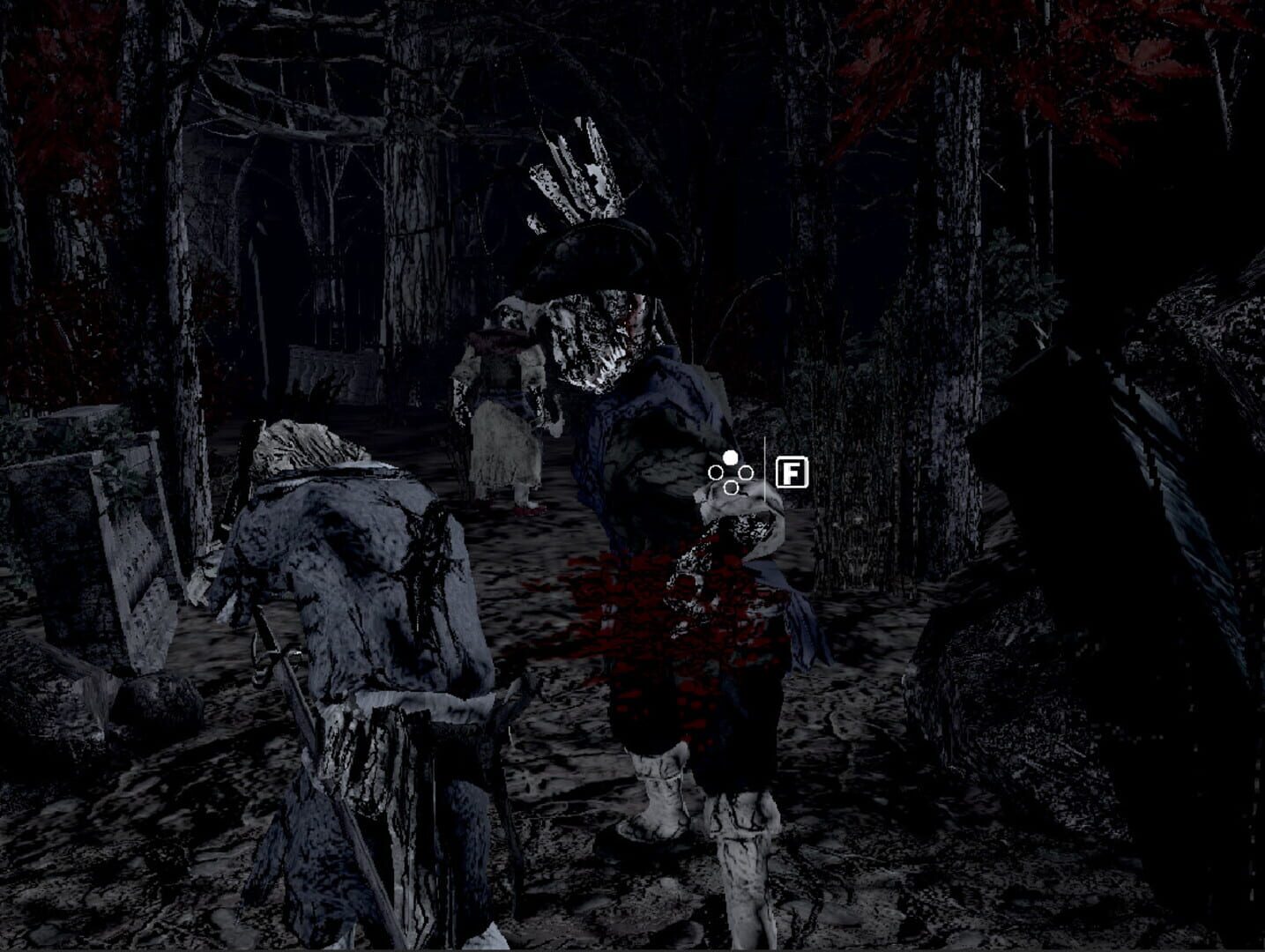
Task: Click the bottom hollow circle indicator
Action: [x=731, y=487]
